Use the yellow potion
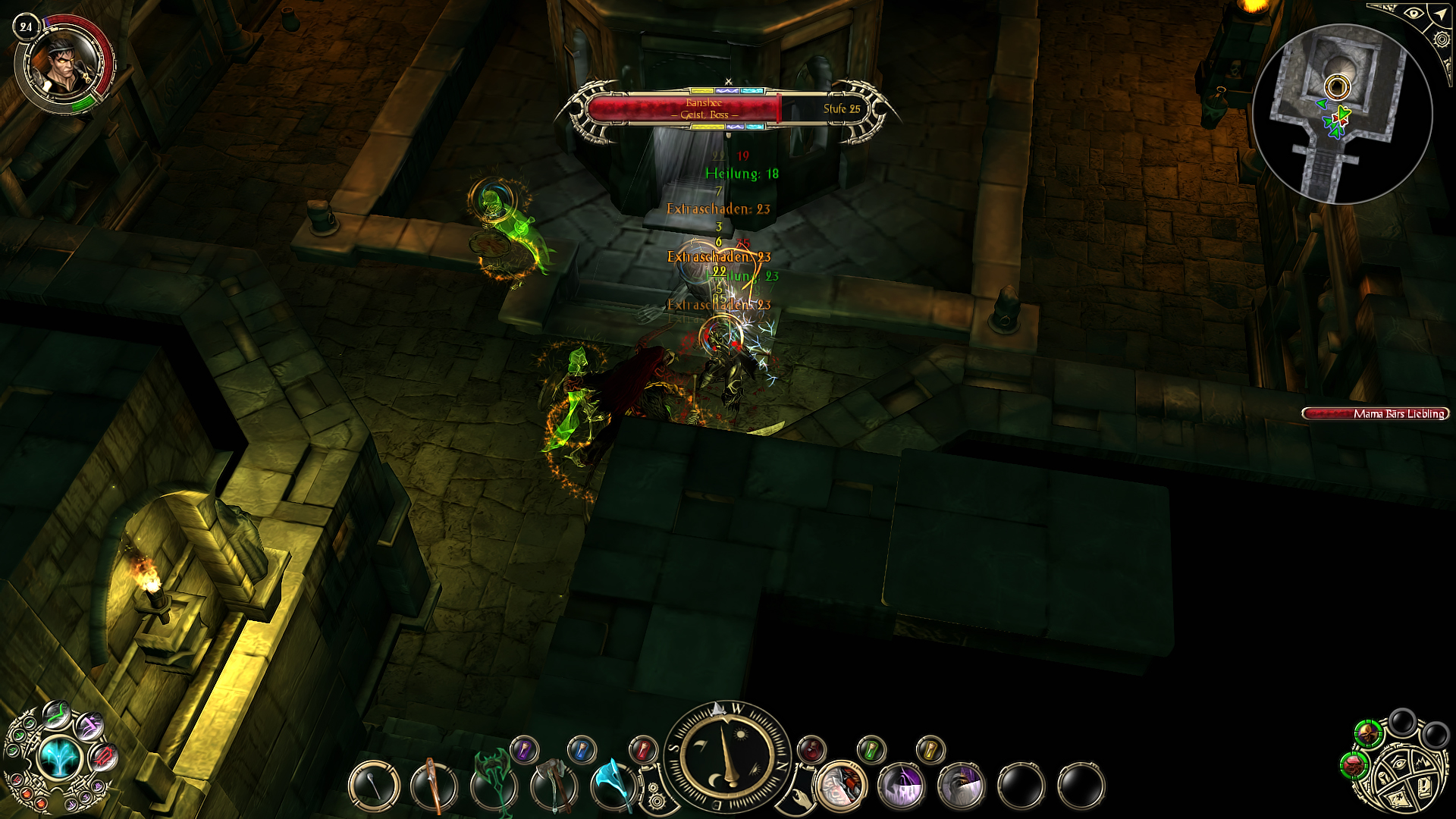The height and width of the screenshot is (819, 1456). 930,749
